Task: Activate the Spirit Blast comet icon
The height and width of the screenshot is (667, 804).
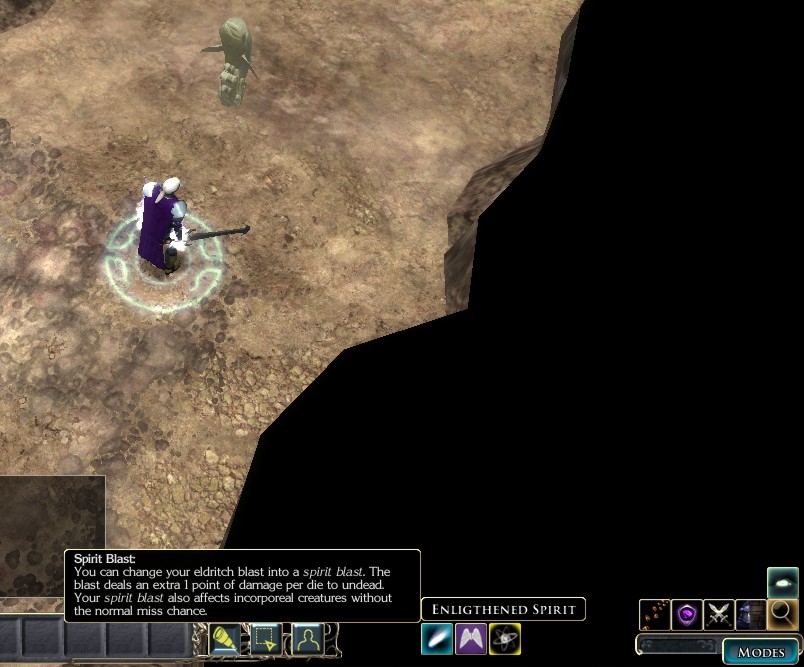Action: [x=437, y=638]
